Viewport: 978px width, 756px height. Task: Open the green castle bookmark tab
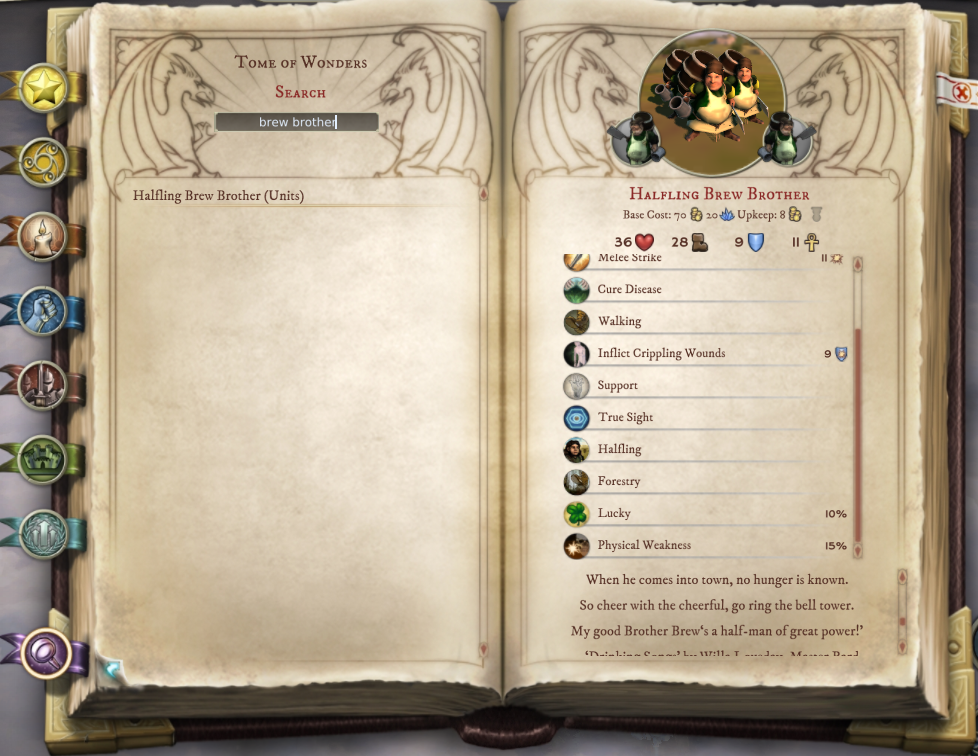[x=43, y=460]
